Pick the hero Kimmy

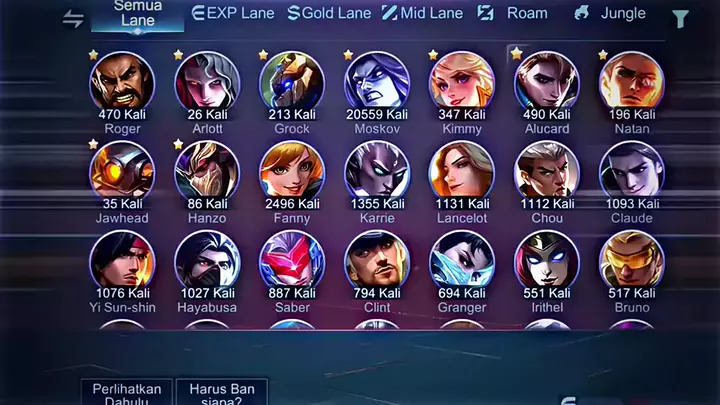tap(462, 83)
